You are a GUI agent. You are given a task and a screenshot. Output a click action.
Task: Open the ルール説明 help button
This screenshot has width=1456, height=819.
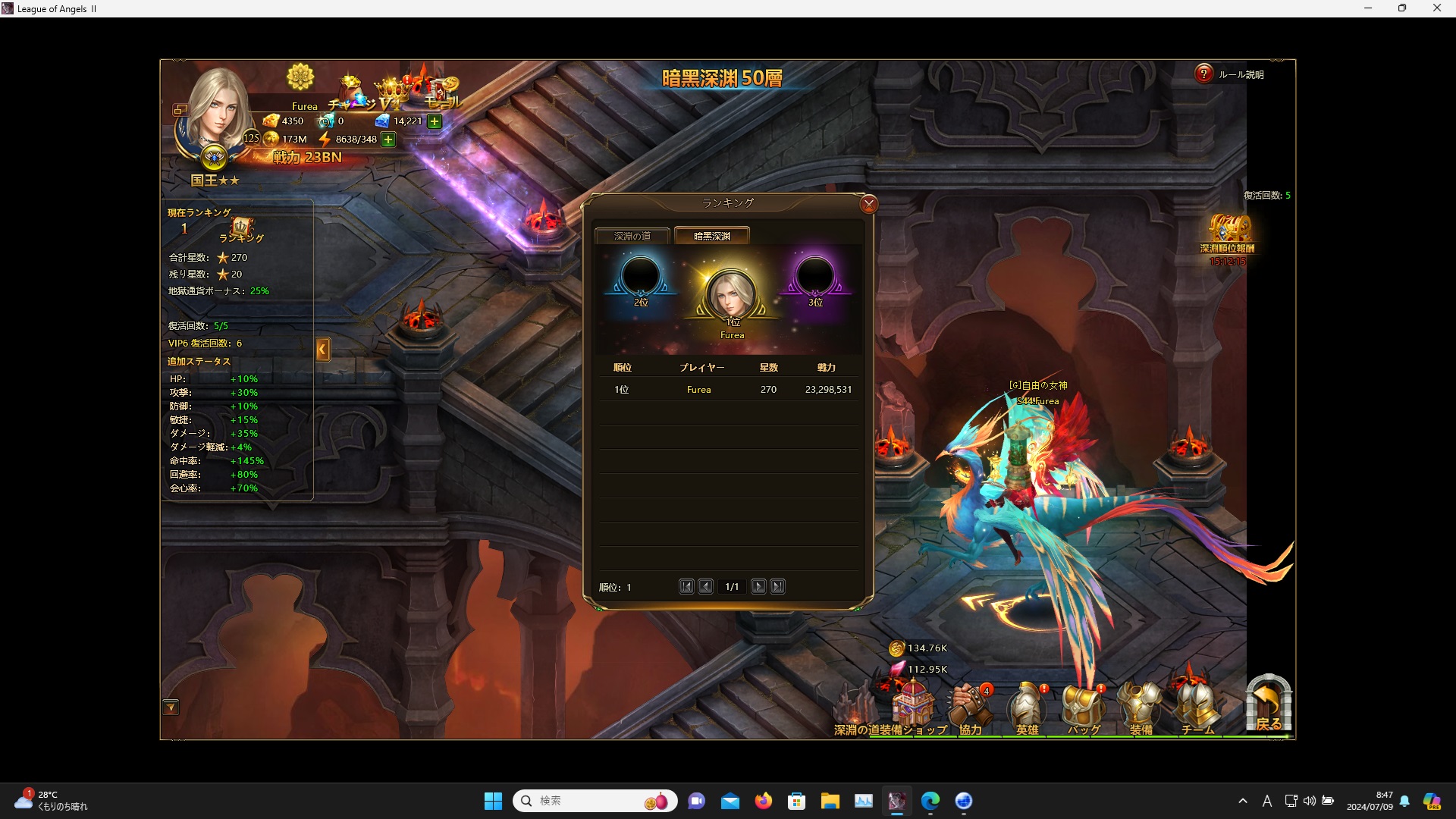point(1203,74)
